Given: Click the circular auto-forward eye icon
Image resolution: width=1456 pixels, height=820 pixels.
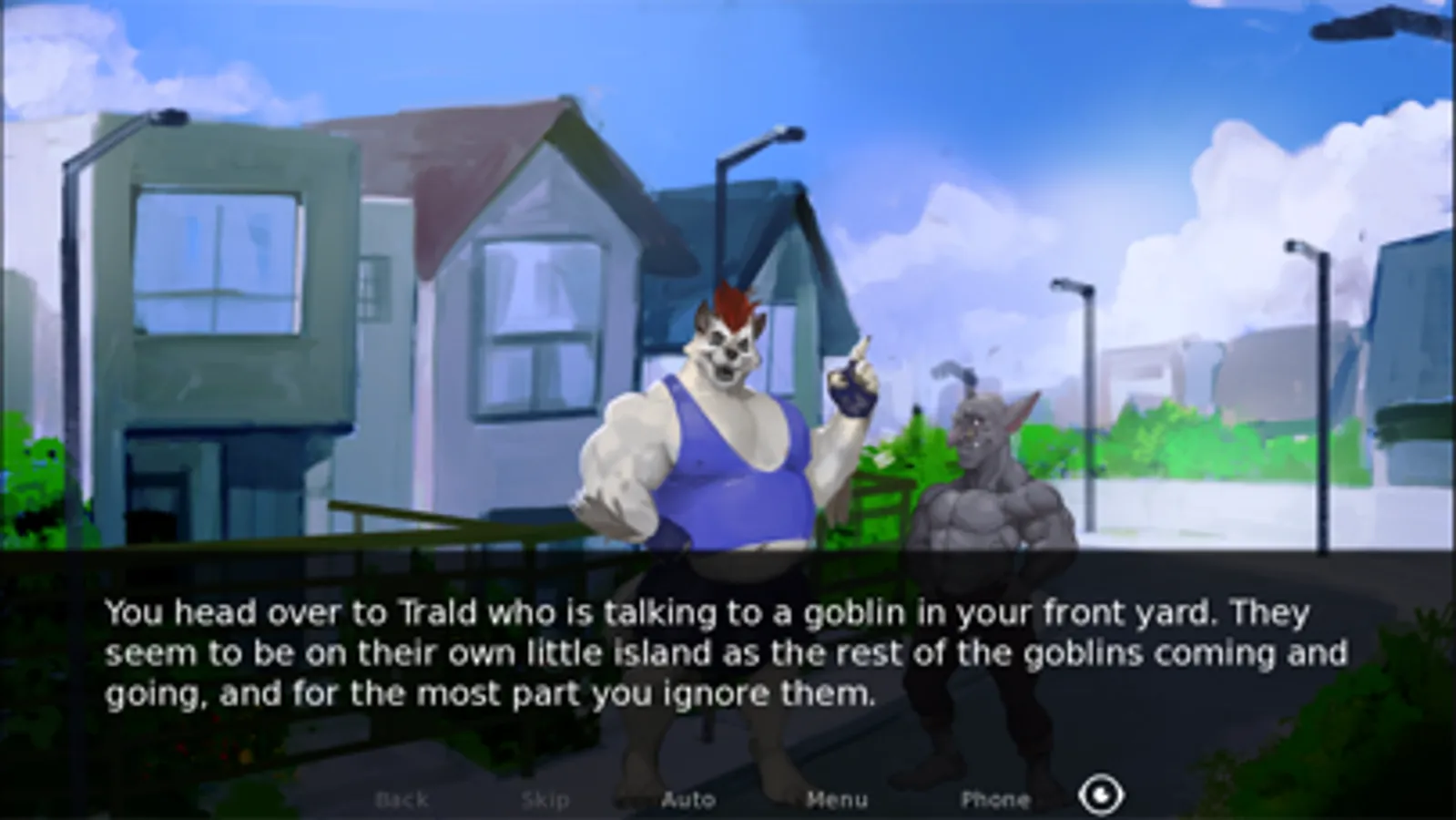Looking at the screenshot, I should 1100,794.
